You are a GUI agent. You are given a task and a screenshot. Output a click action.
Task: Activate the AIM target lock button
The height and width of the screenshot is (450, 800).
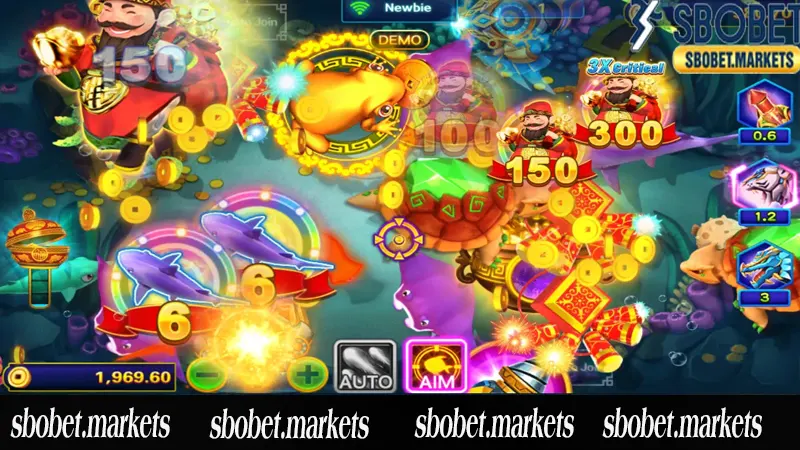(434, 365)
